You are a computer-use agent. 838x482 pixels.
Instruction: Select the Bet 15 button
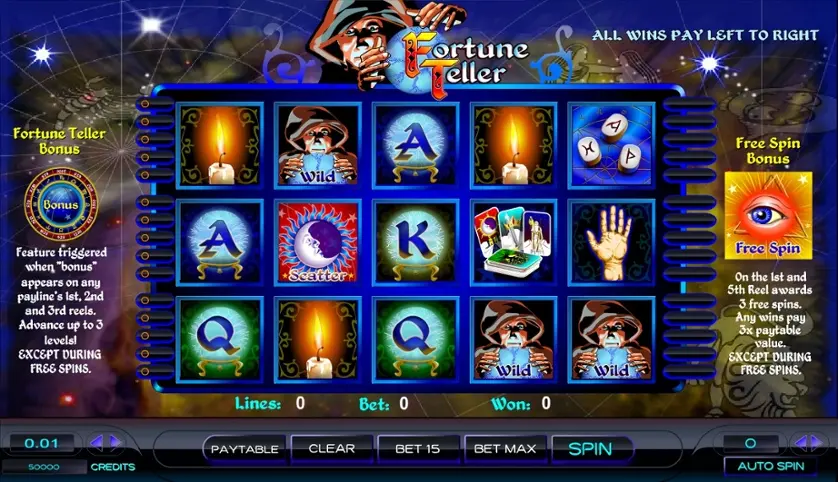click(417, 449)
